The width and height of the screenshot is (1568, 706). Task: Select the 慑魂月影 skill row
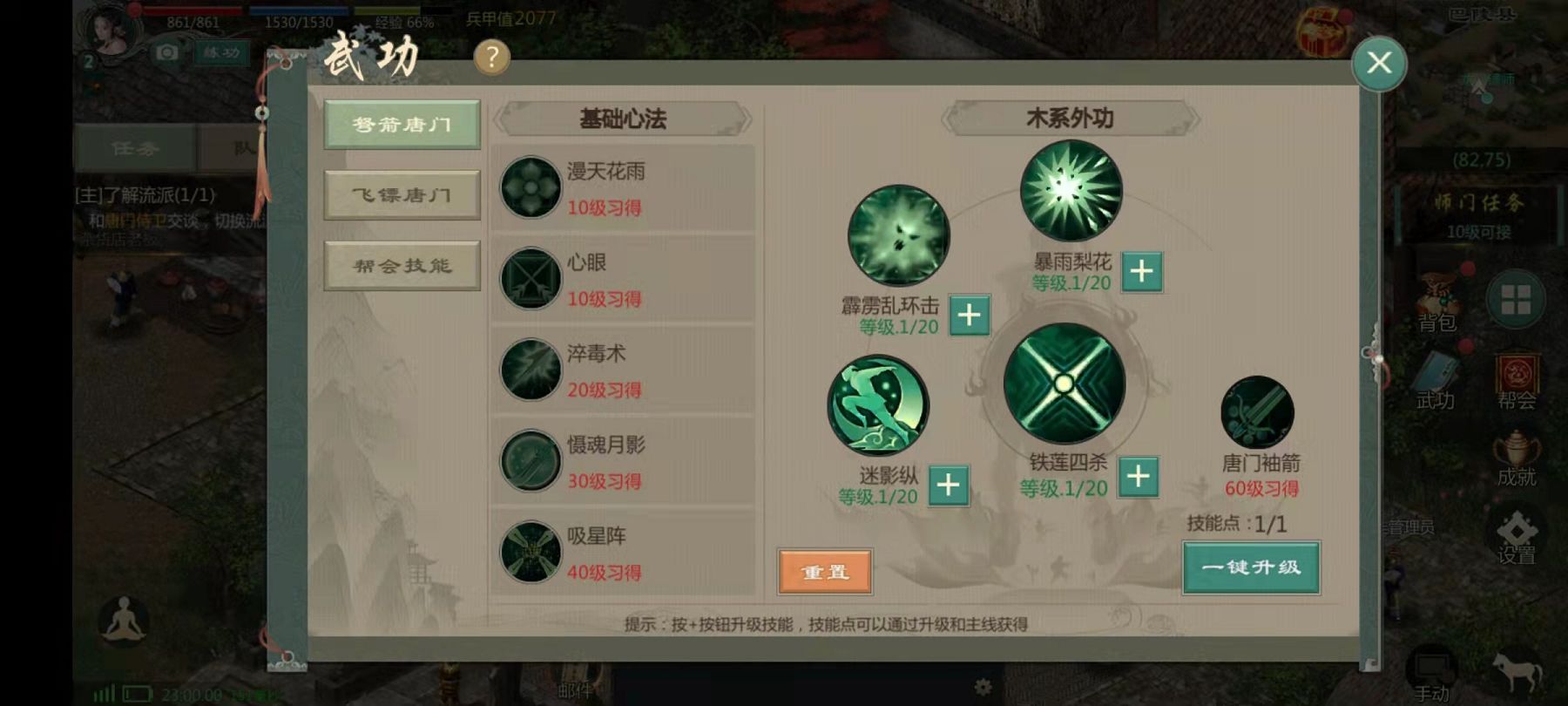pyautogui.click(x=623, y=462)
